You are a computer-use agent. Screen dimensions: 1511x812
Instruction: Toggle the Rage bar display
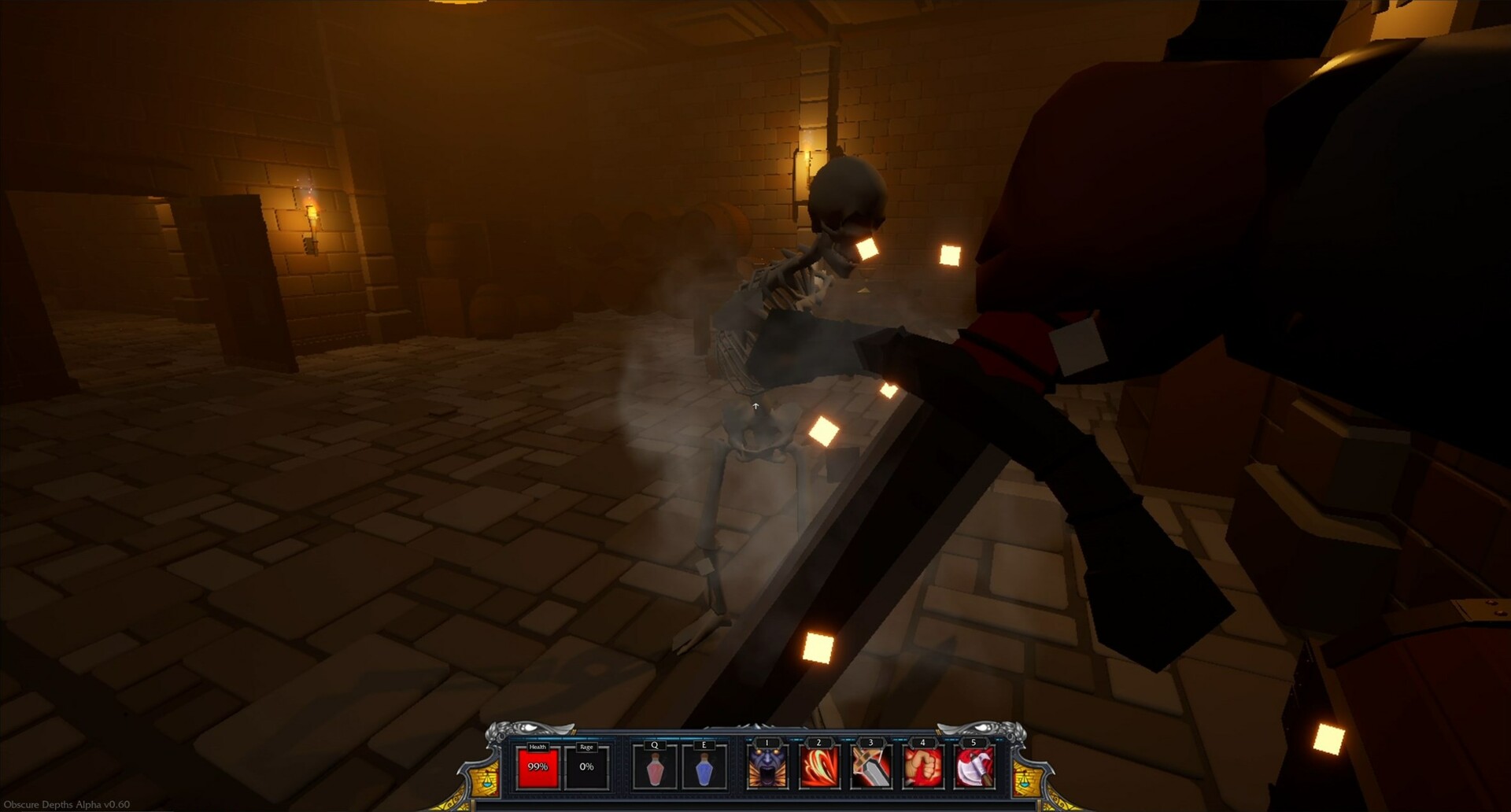[587, 766]
